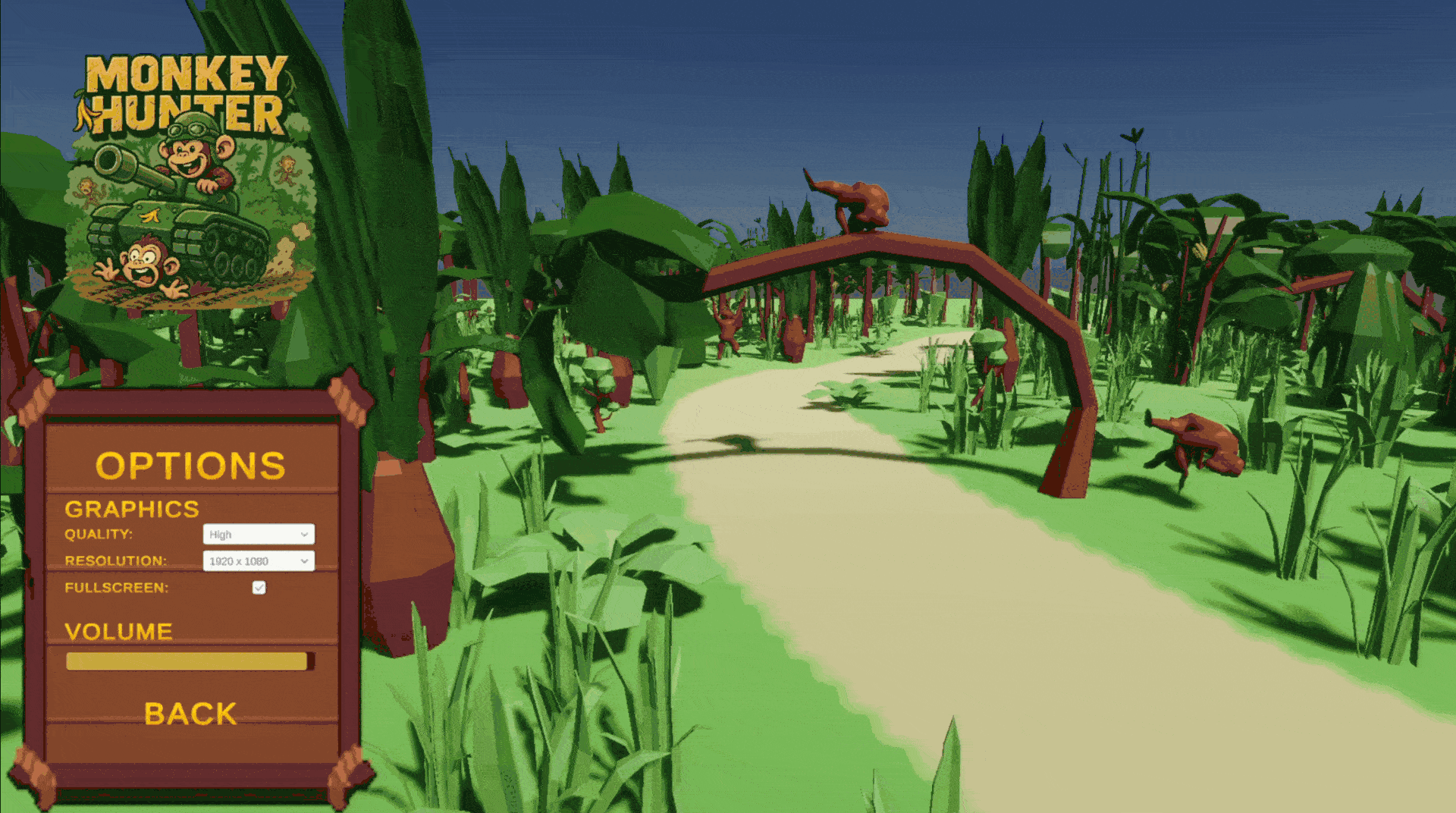Go Back from the Options menu

pos(190,714)
